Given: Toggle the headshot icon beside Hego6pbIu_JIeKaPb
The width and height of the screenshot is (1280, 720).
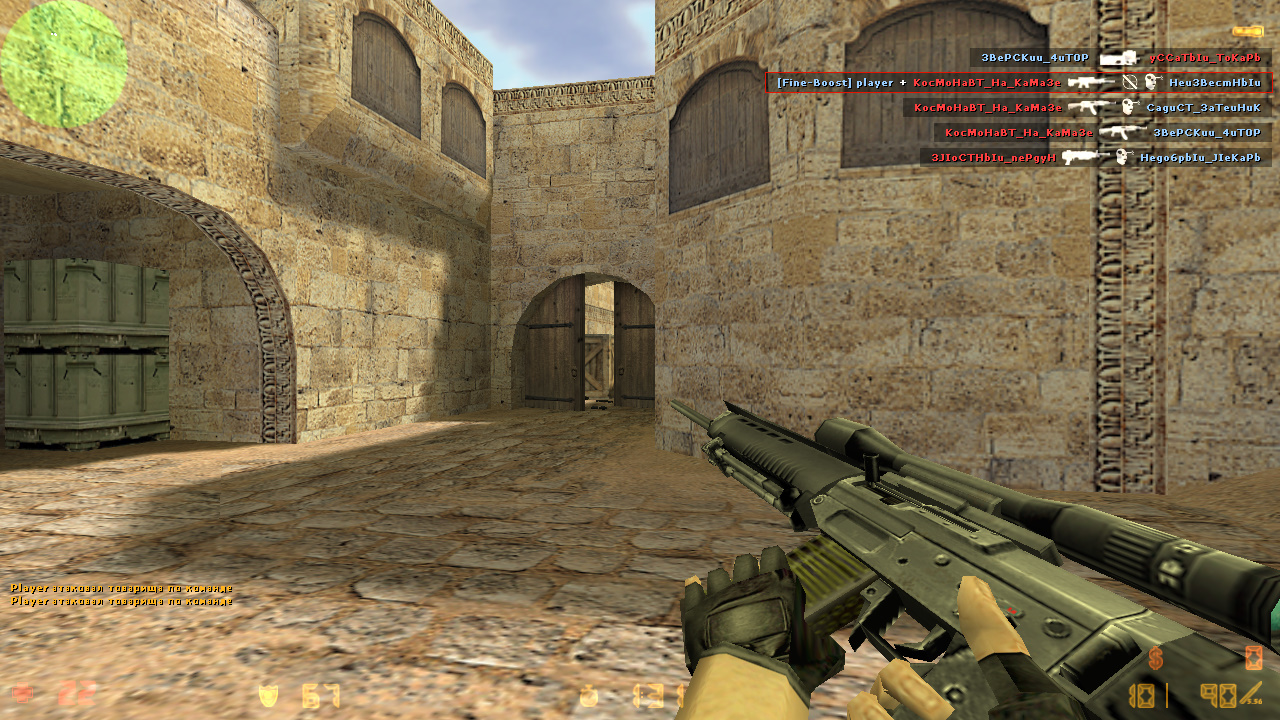Looking at the screenshot, I should 1122,156.
